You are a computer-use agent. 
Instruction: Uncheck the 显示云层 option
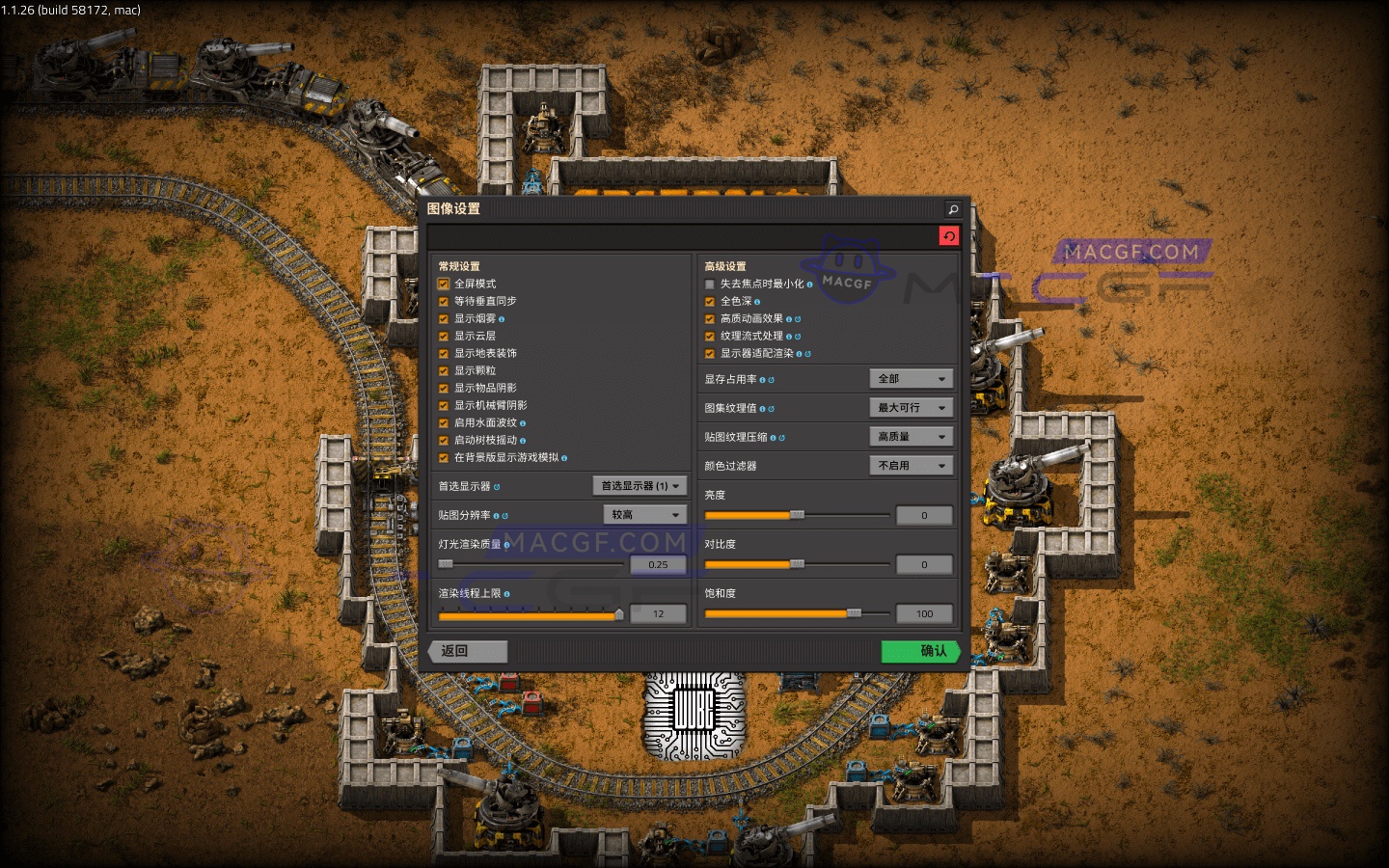coord(444,335)
